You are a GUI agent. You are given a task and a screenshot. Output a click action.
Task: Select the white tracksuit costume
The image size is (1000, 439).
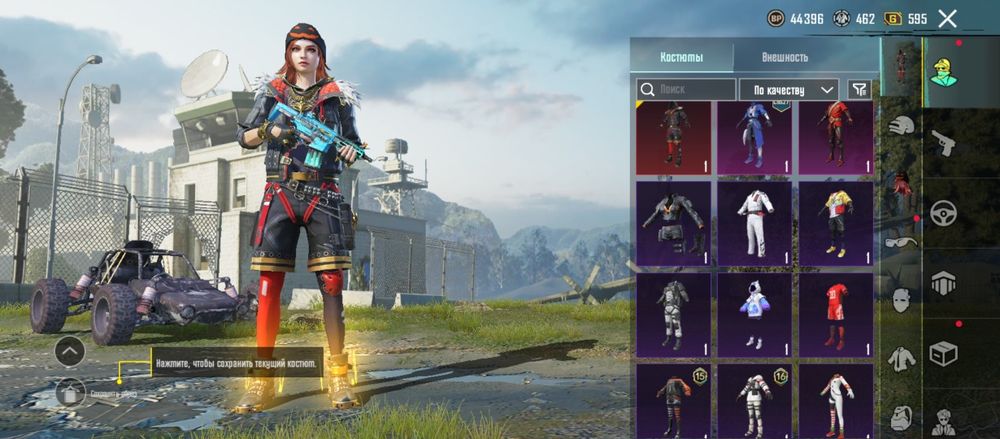pos(755,223)
